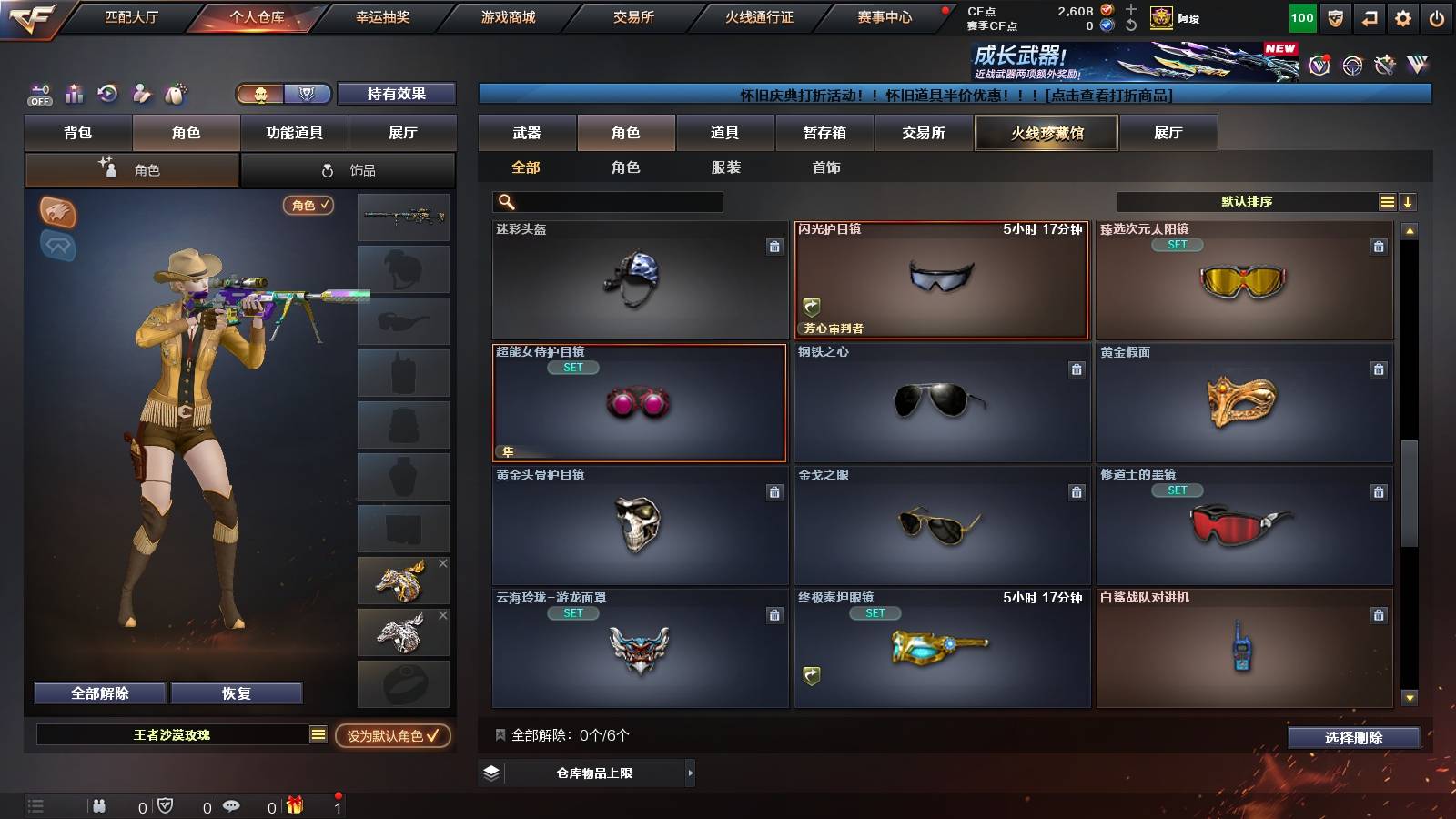The width and height of the screenshot is (1456, 819).
Task: Click the delete trash icon on 迷彩头盔
Action: [x=773, y=246]
